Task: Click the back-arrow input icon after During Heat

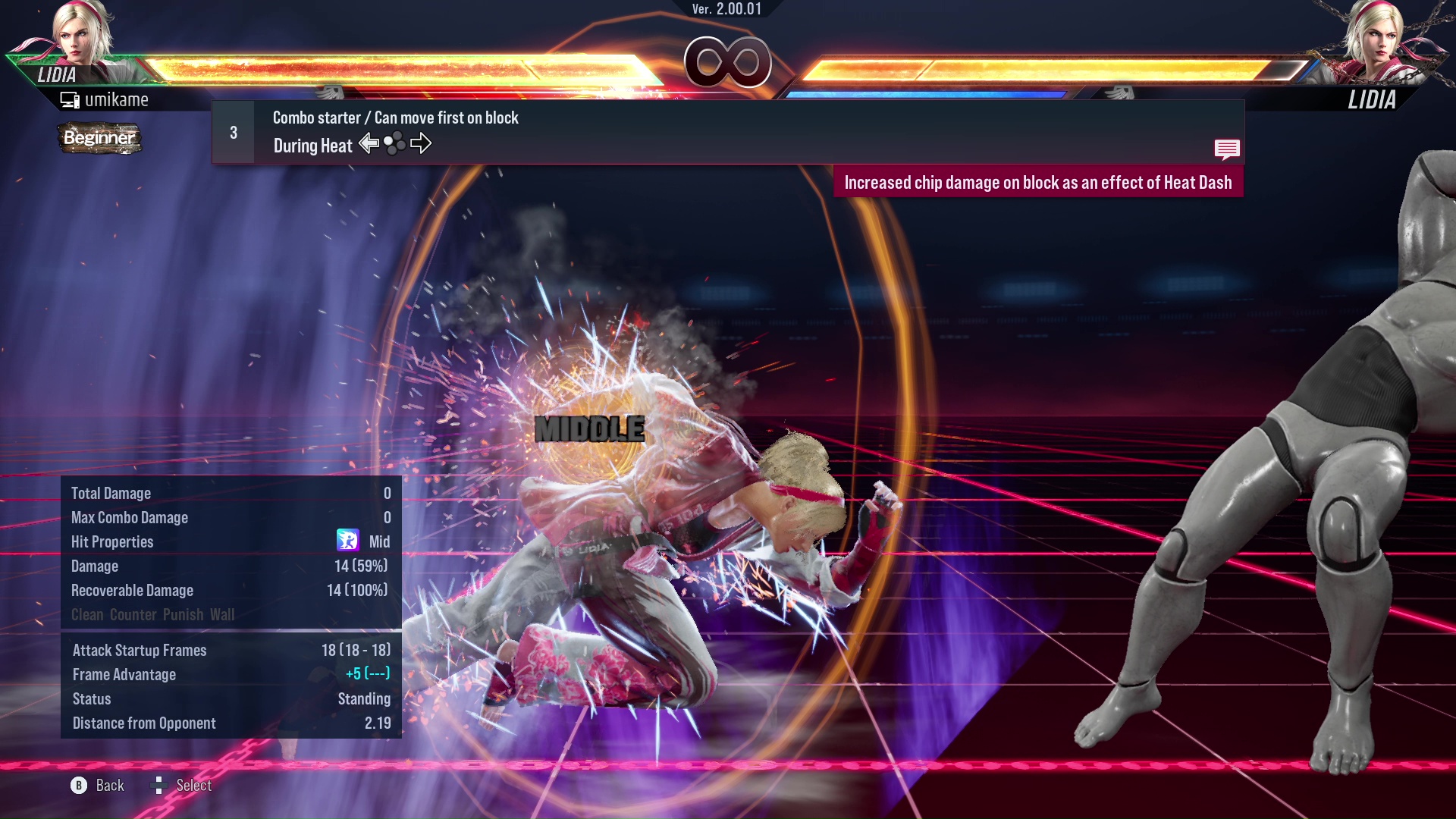Action: coord(369,143)
